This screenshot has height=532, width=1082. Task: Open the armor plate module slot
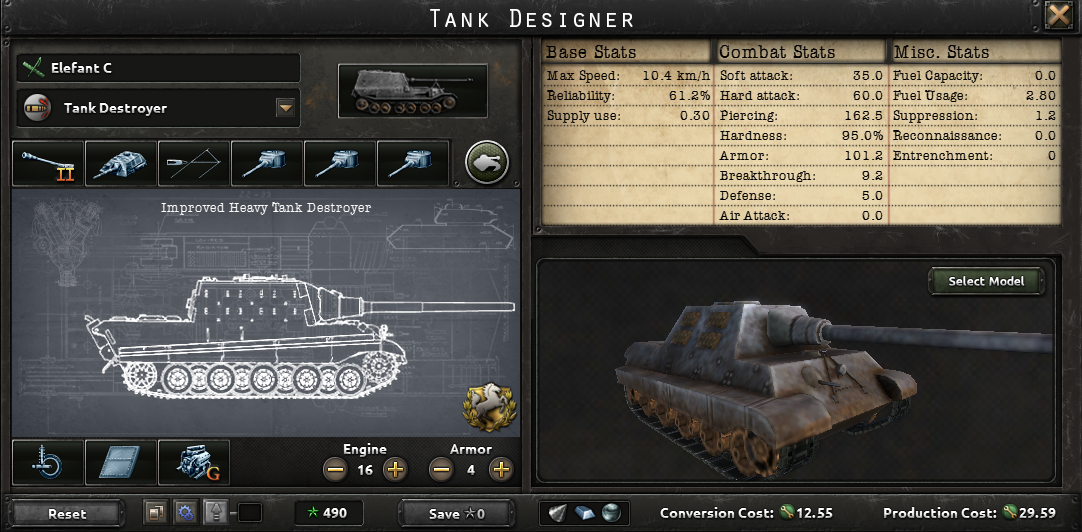tap(120, 462)
